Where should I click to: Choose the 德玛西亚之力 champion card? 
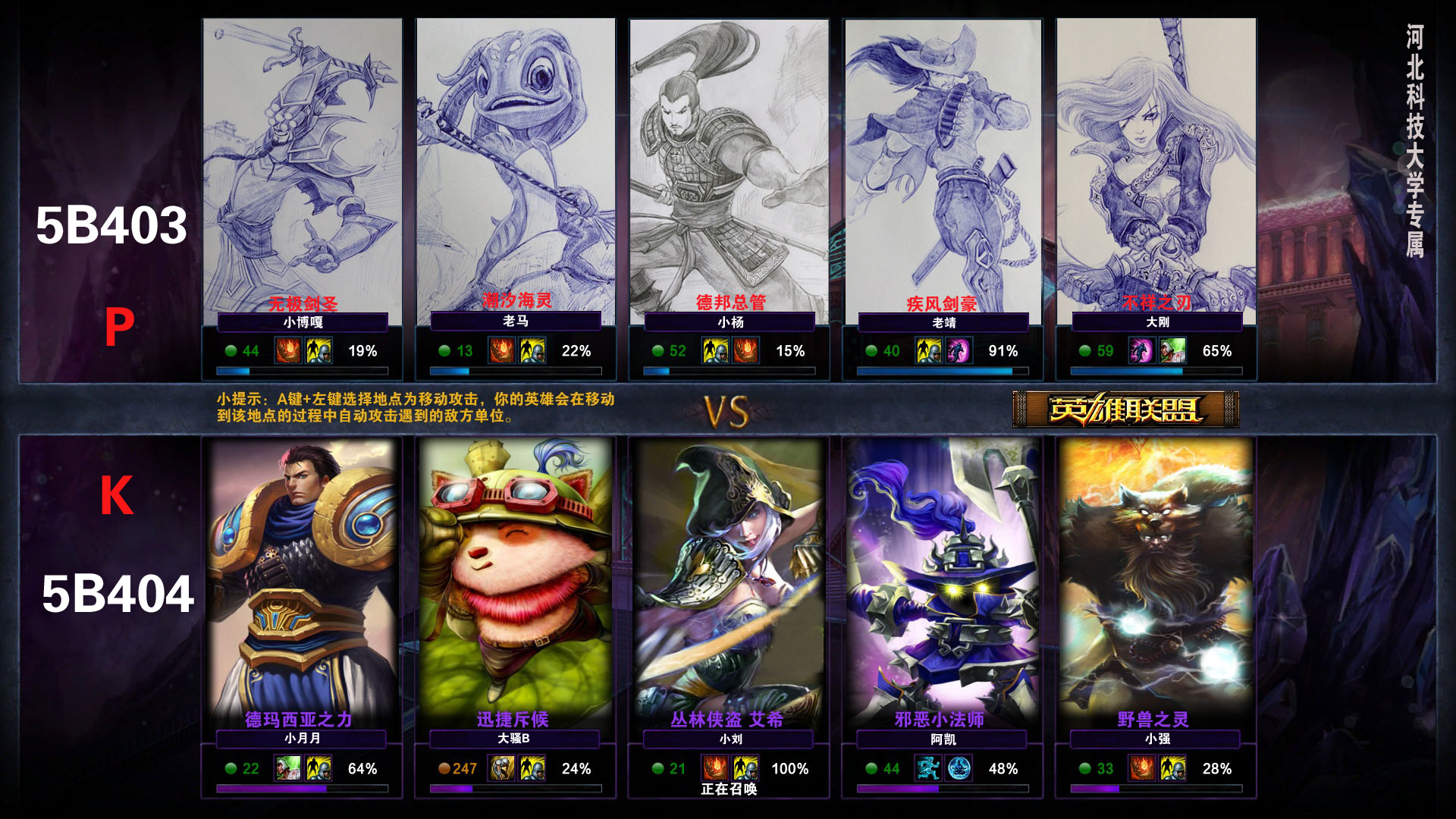(x=302, y=576)
